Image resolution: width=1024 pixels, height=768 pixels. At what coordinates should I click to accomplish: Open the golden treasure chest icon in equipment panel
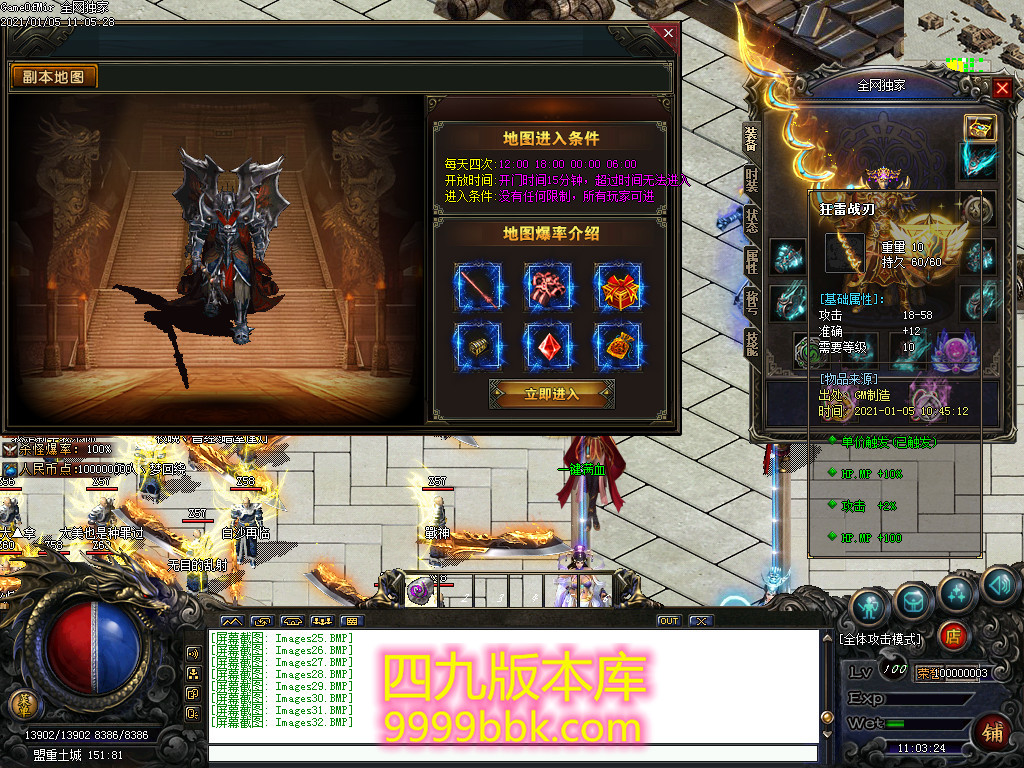[x=979, y=127]
